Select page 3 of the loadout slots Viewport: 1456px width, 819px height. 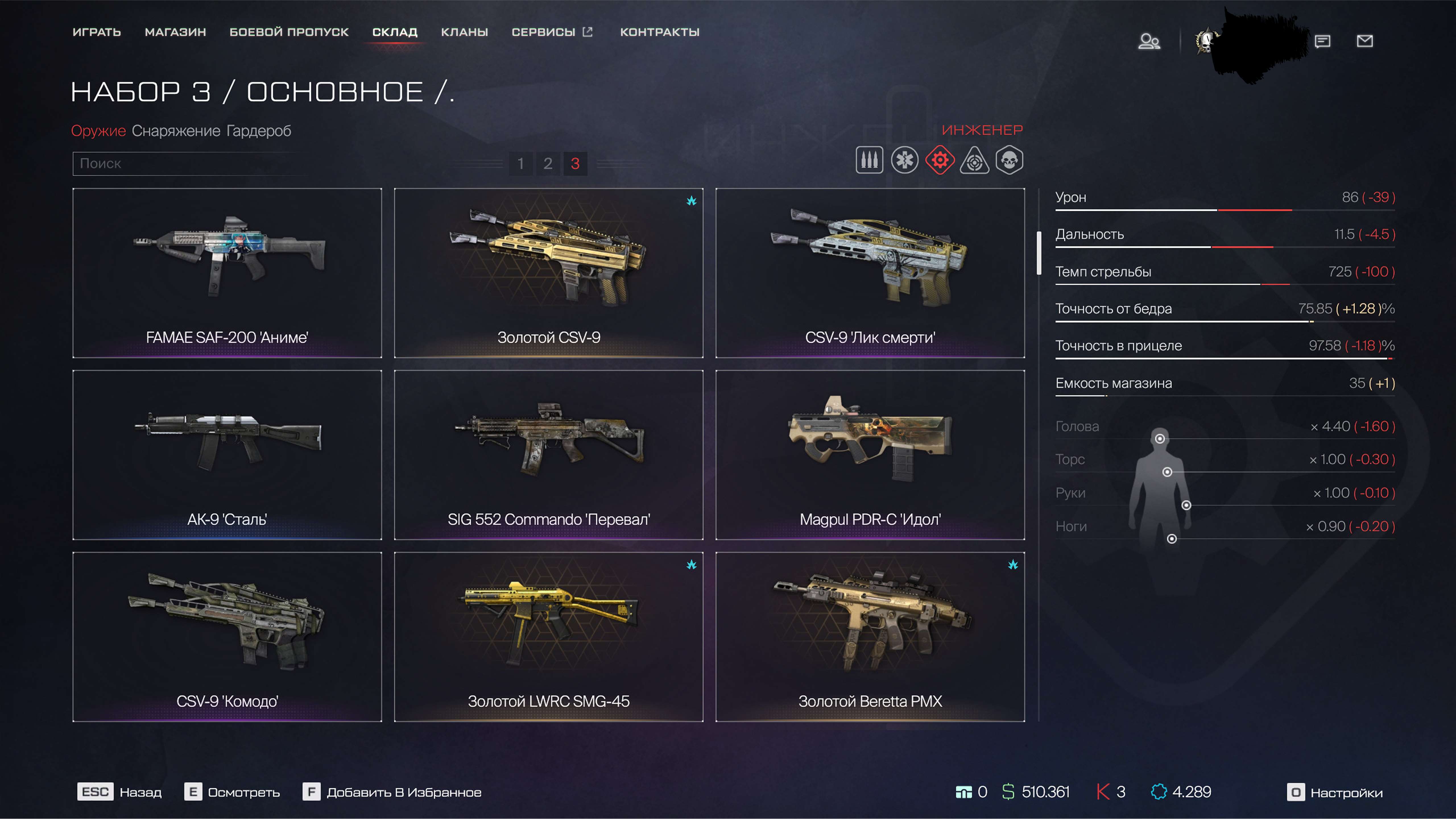[575, 164]
